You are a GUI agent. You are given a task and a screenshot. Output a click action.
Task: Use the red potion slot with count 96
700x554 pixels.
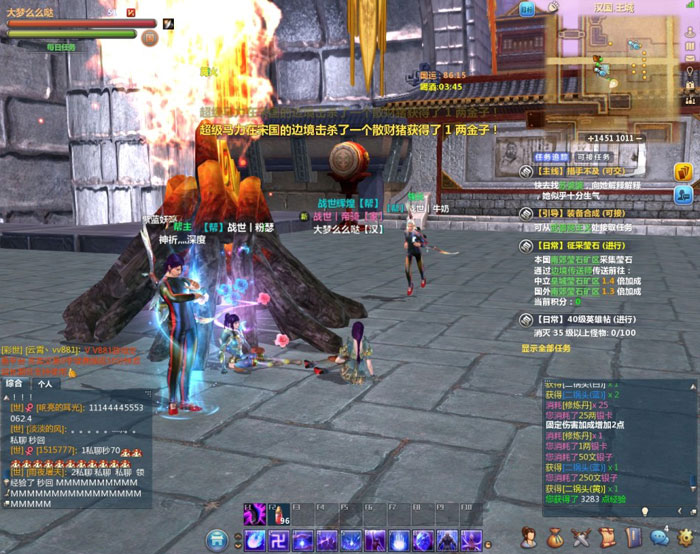(279, 514)
